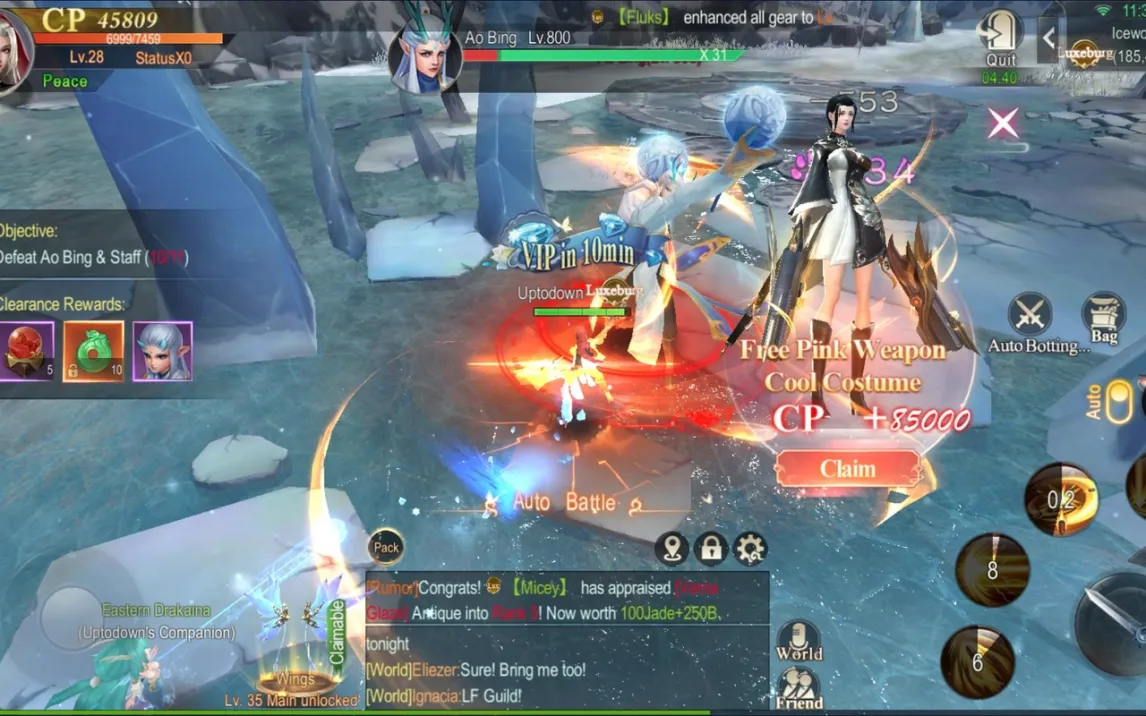
Task: Open the Pack button above chat
Action: coord(386,547)
